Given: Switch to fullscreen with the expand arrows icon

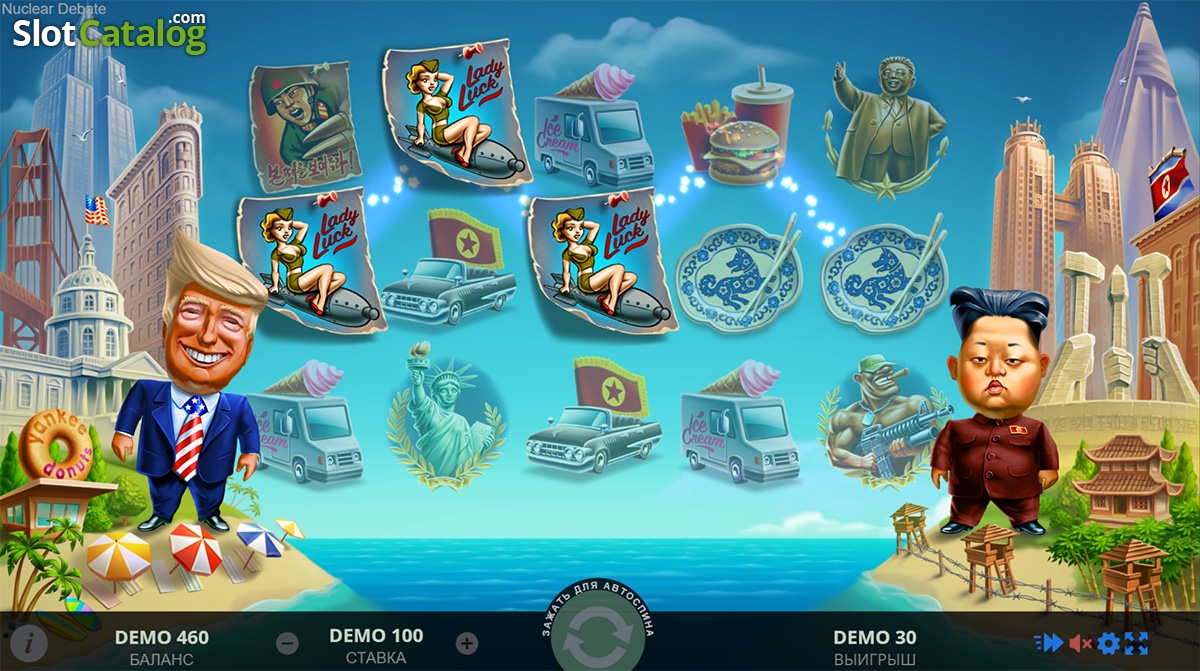Looking at the screenshot, I should [1137, 643].
